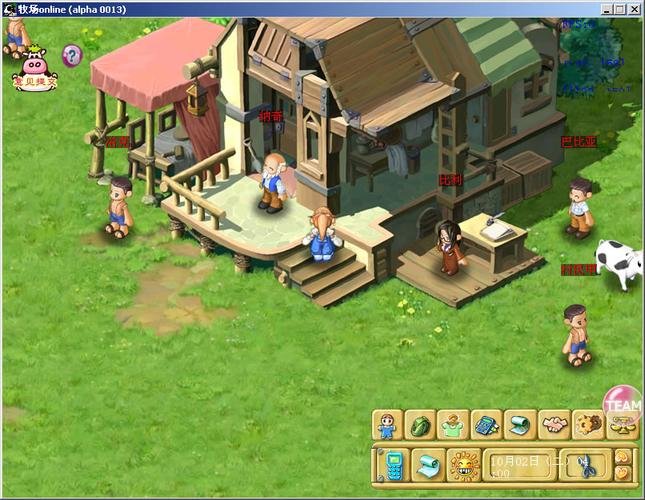Click the paper scroll beside the phone
Screen dimensions: 645x500
point(428,464)
